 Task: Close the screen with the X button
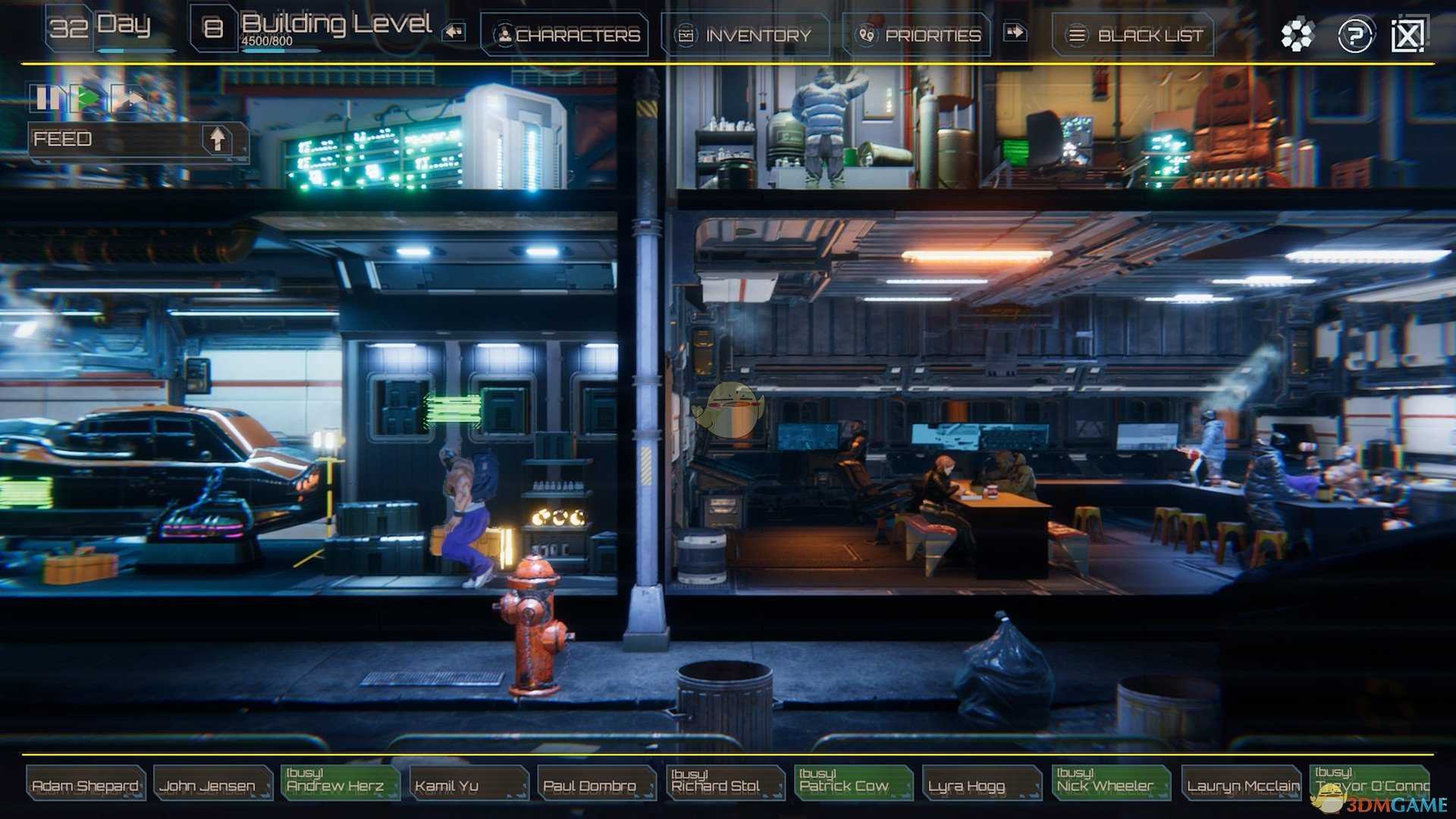click(x=1407, y=35)
